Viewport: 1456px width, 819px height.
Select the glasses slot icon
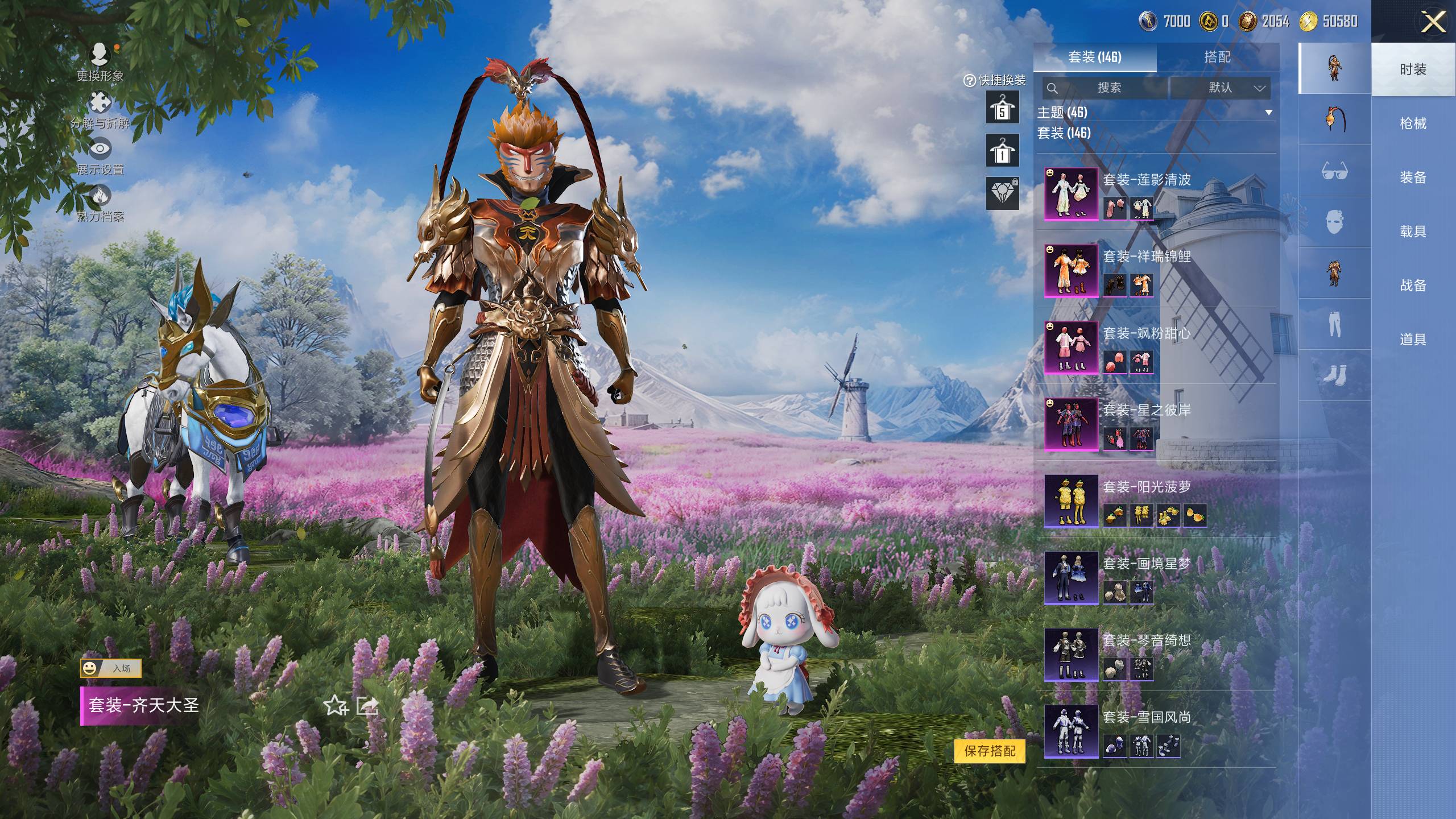pos(1334,171)
